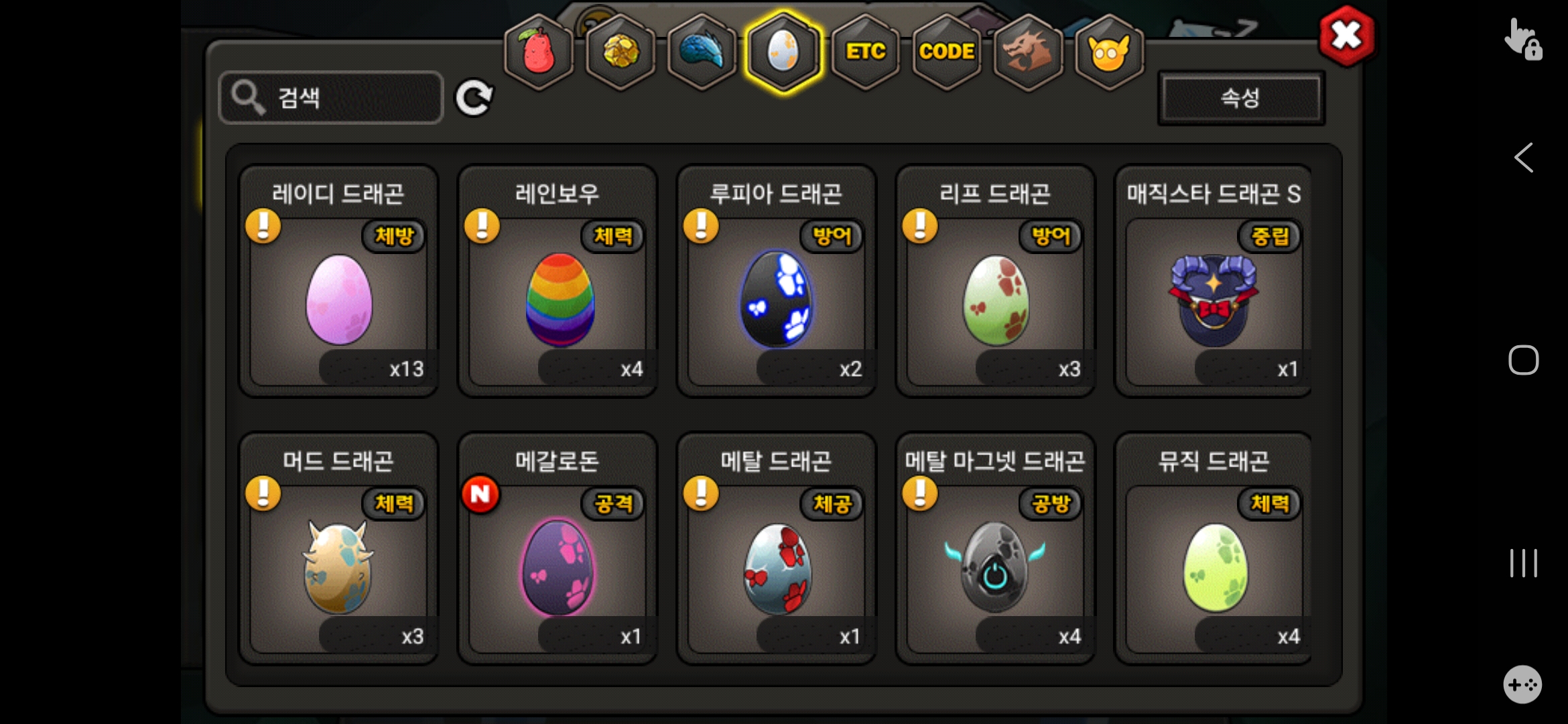Select the egg tab
Viewport: 1568px width, 724px height.
[x=783, y=52]
